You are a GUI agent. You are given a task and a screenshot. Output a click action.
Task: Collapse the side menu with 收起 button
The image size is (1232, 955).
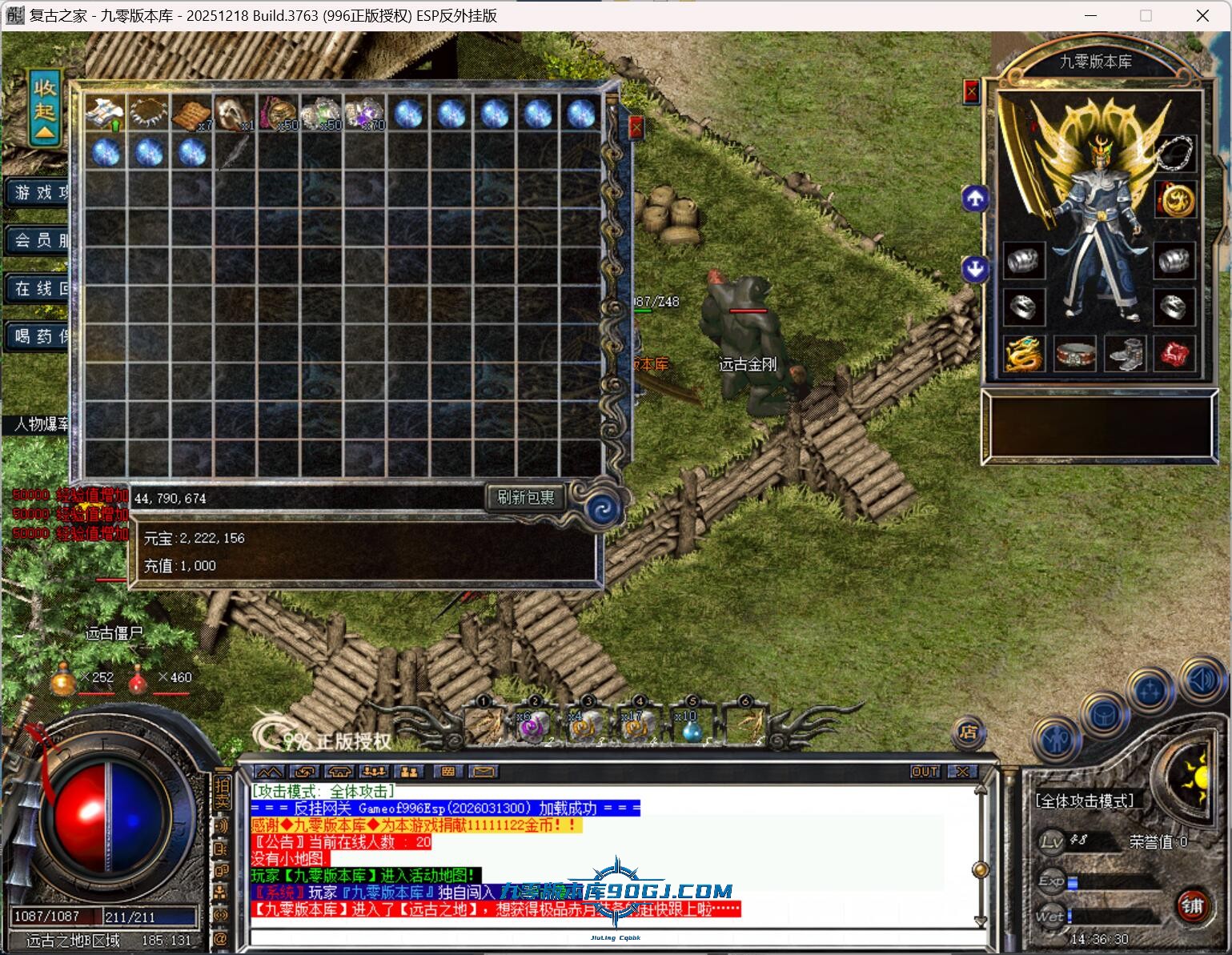(45, 108)
